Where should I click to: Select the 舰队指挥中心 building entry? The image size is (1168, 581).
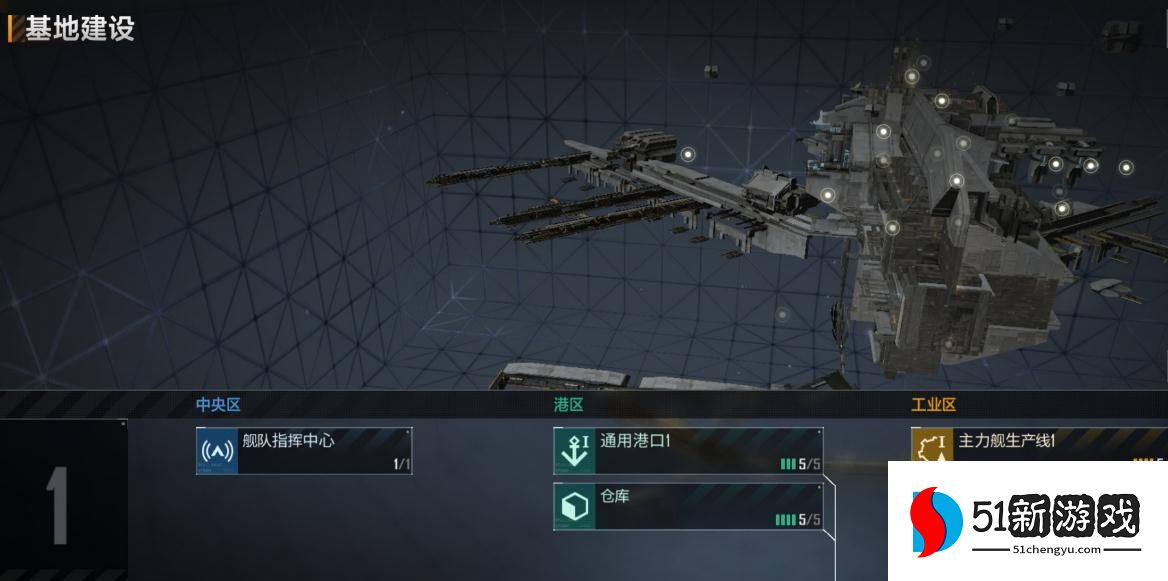click(304, 451)
